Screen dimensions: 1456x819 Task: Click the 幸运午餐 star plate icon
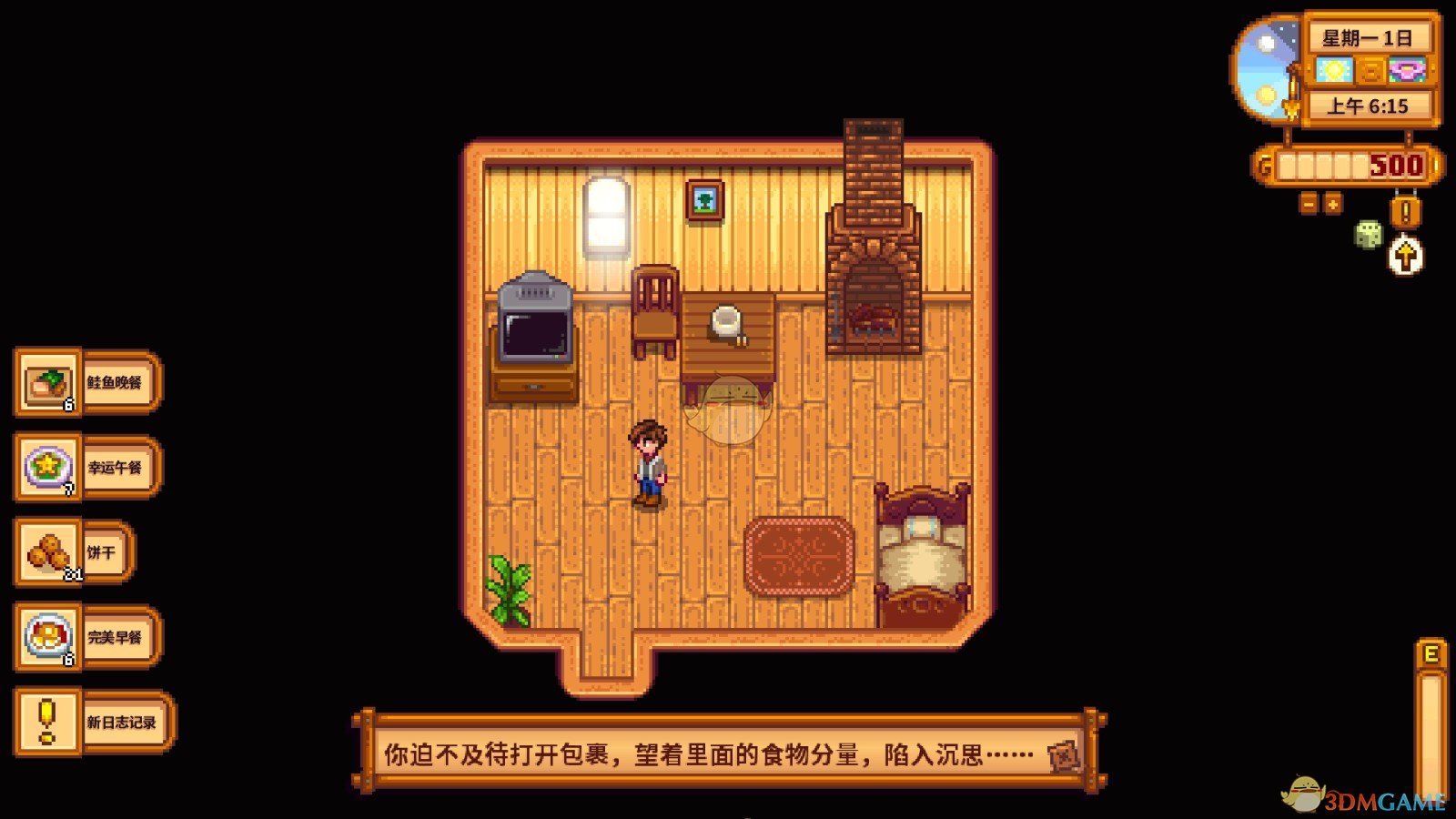[49, 468]
